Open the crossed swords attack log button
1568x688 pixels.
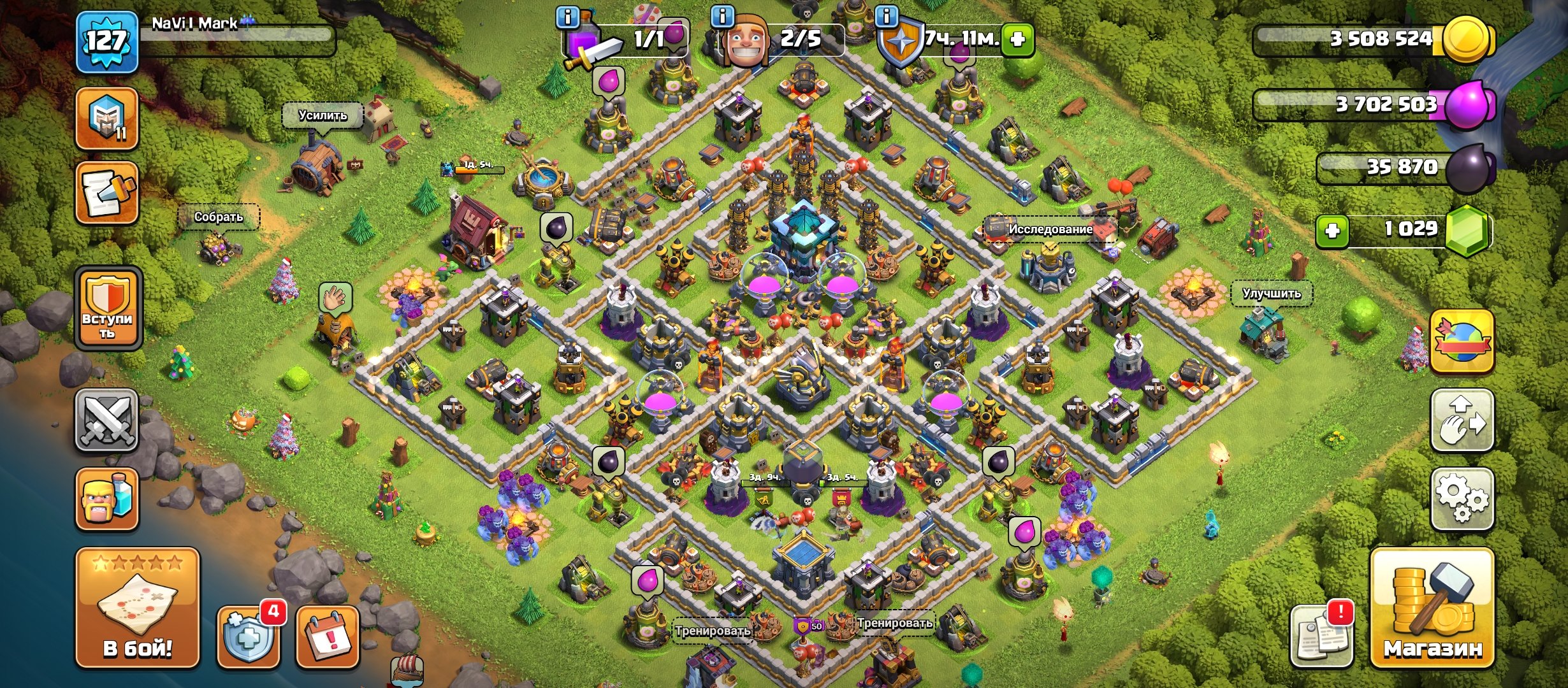point(107,420)
